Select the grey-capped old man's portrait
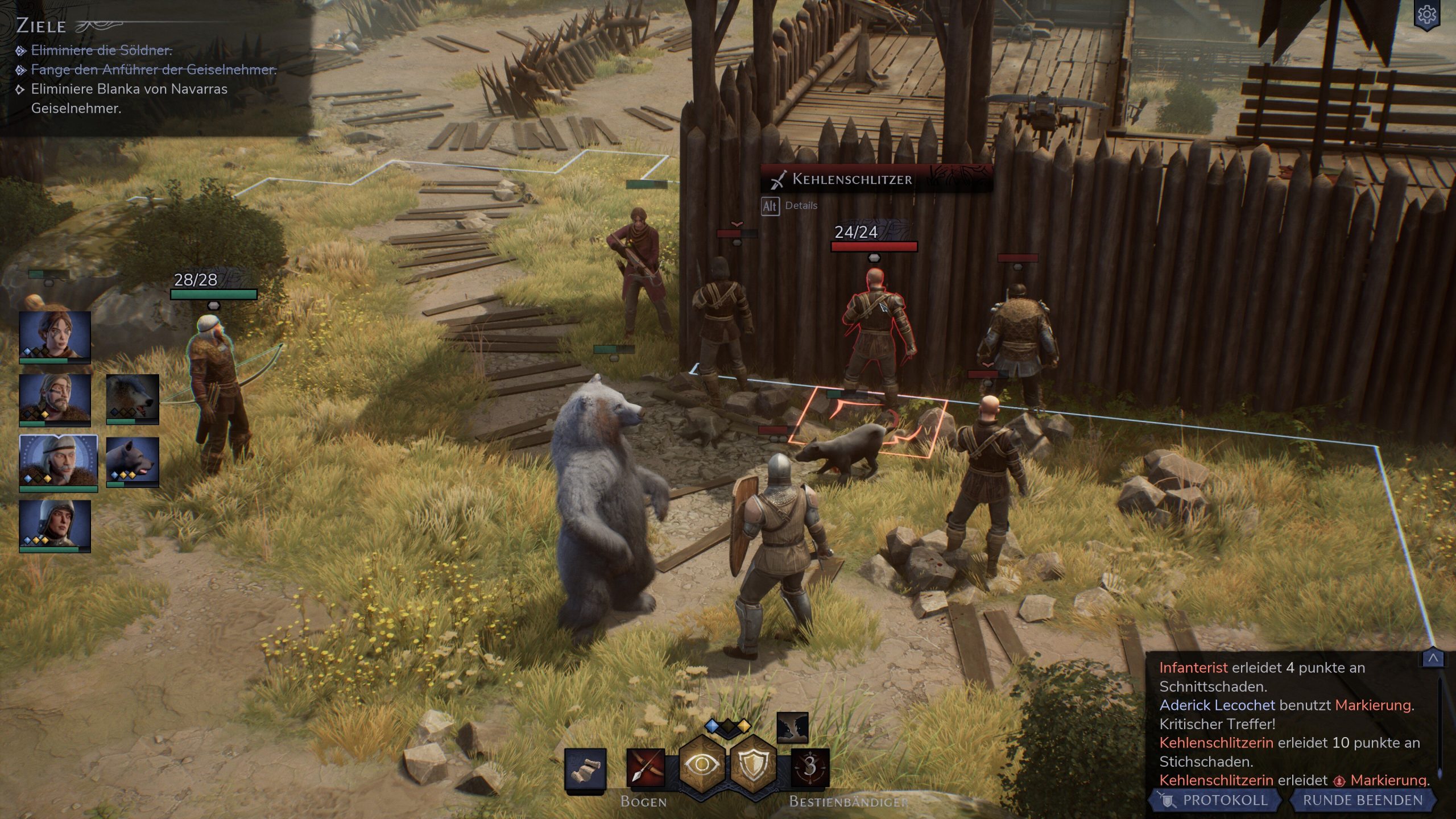 click(58, 462)
